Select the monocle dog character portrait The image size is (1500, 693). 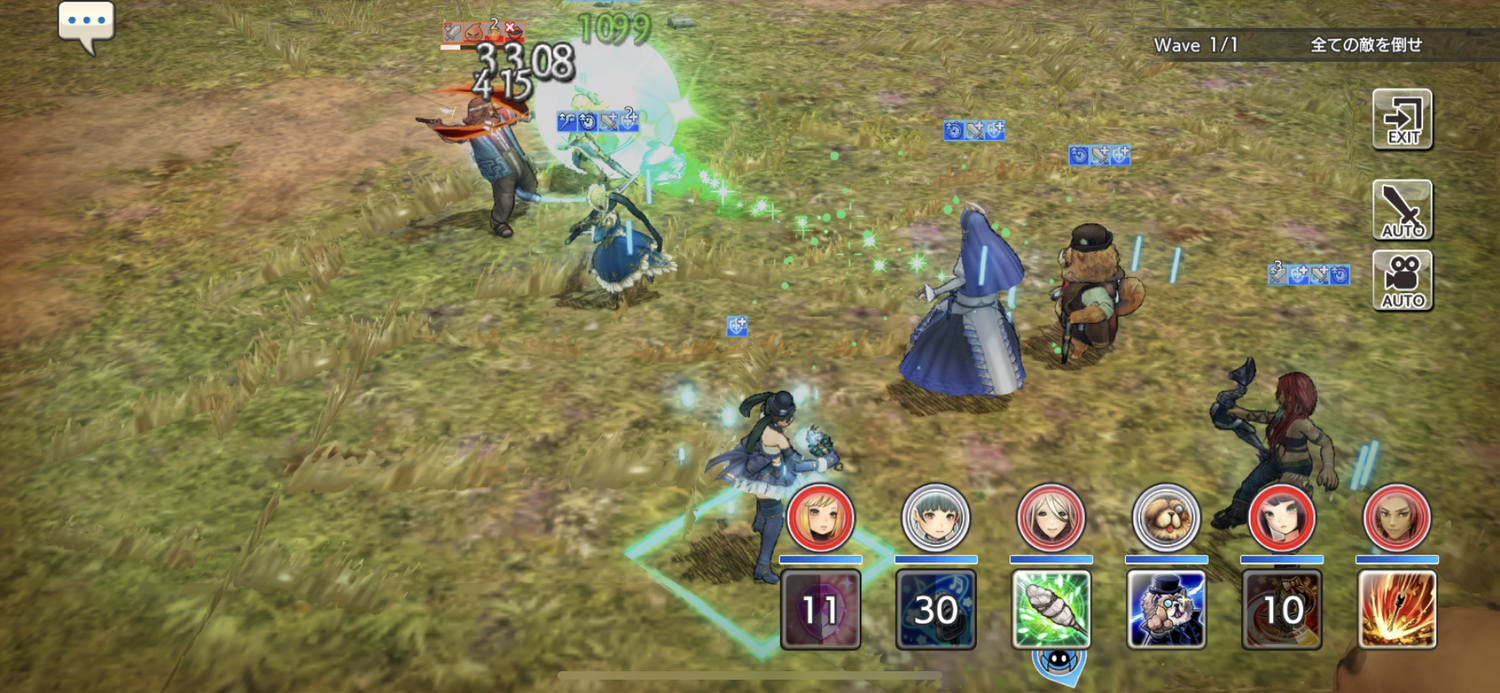coord(1166,518)
